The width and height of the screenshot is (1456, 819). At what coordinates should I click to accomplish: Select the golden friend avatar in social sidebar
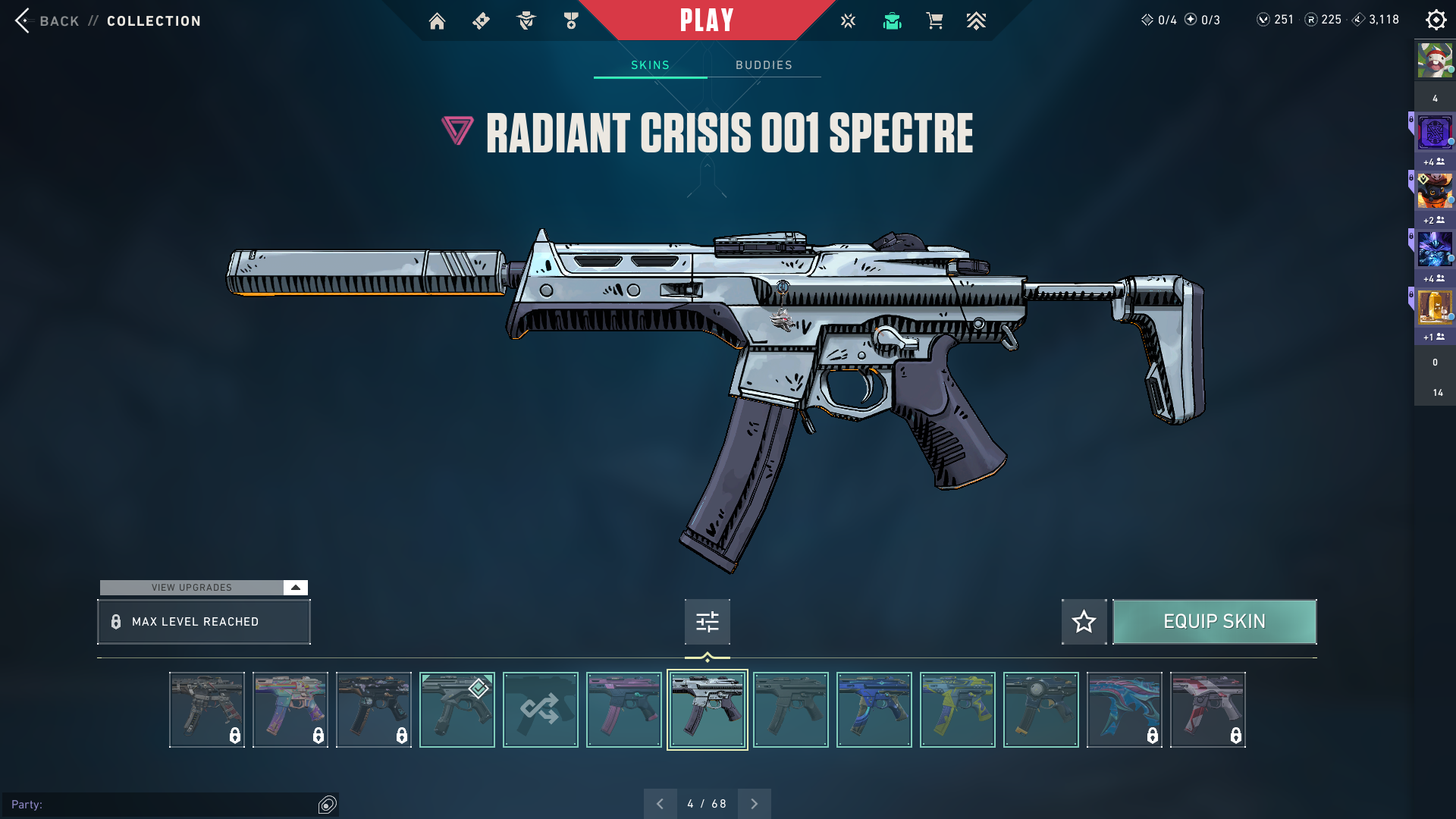click(x=1435, y=307)
